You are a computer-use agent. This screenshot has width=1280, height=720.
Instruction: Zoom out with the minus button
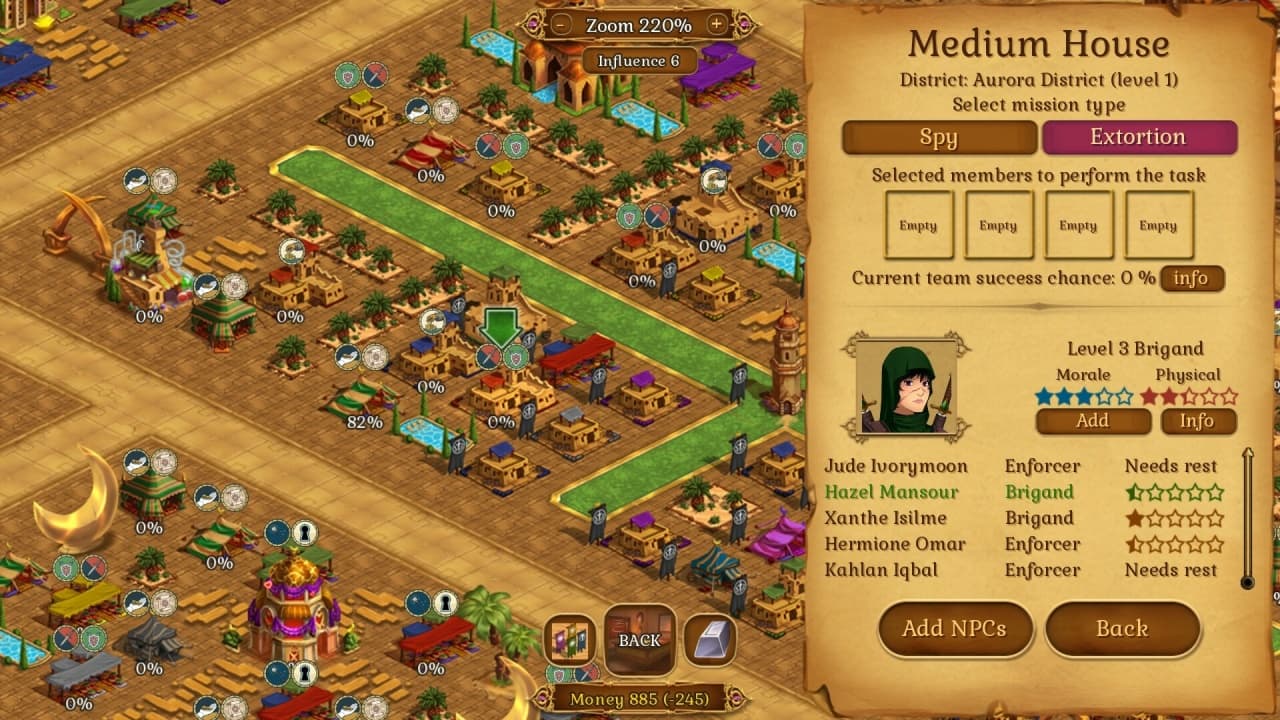tap(563, 24)
